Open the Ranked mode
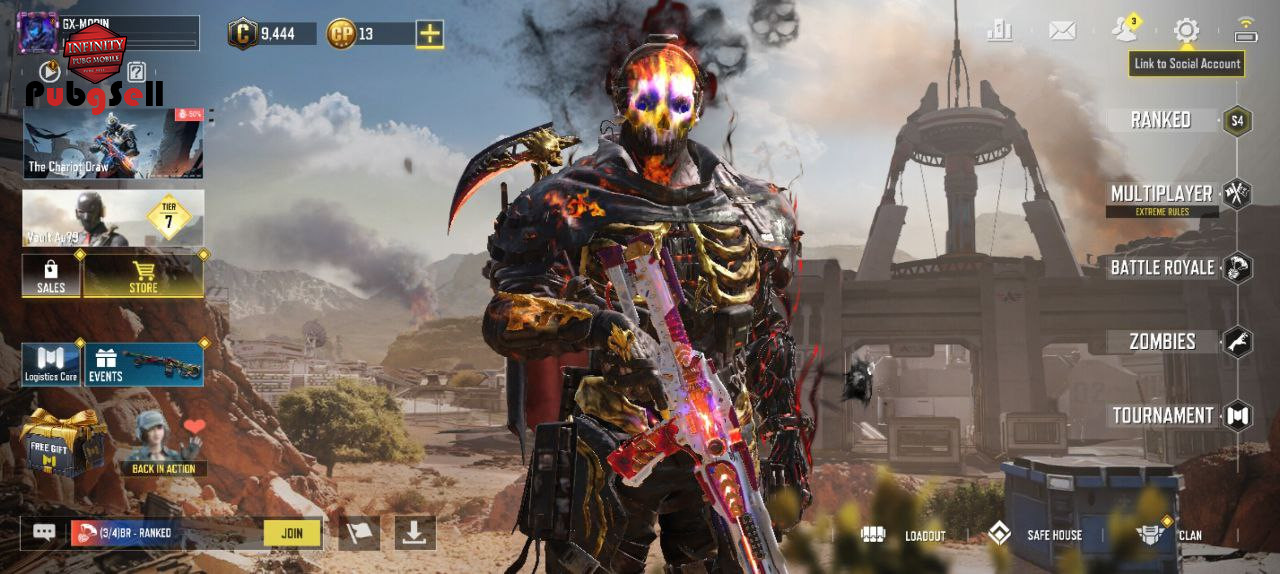This screenshot has height=574, width=1280. point(1162,120)
